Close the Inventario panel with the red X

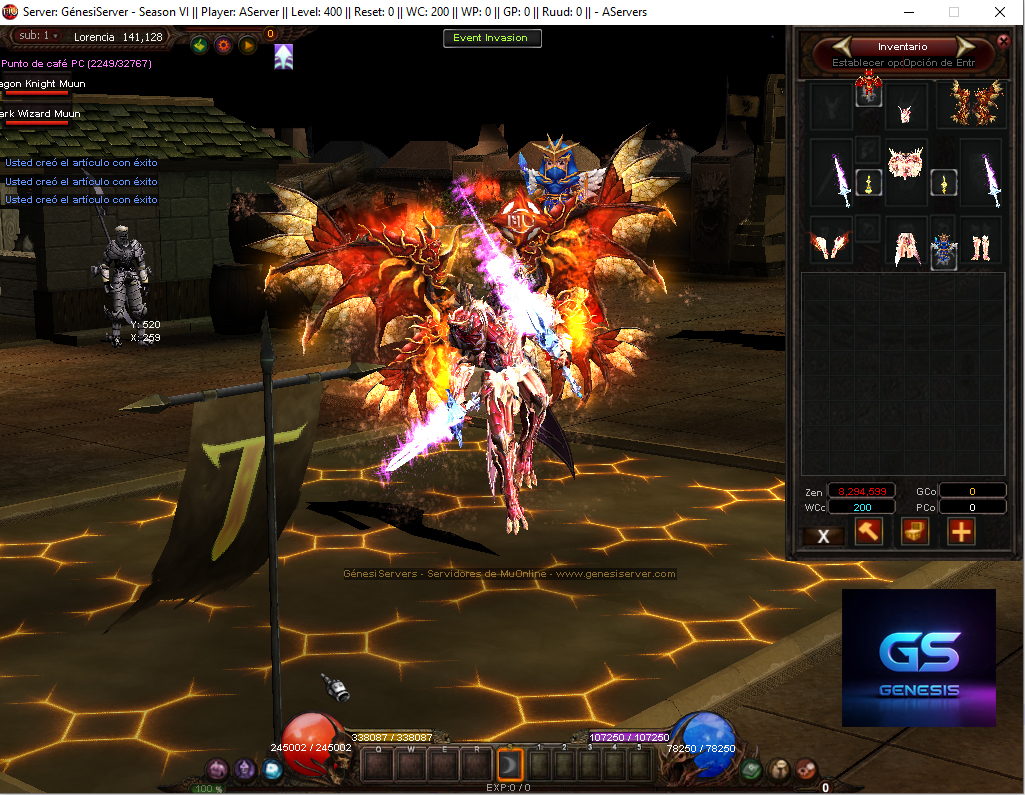[1004, 42]
